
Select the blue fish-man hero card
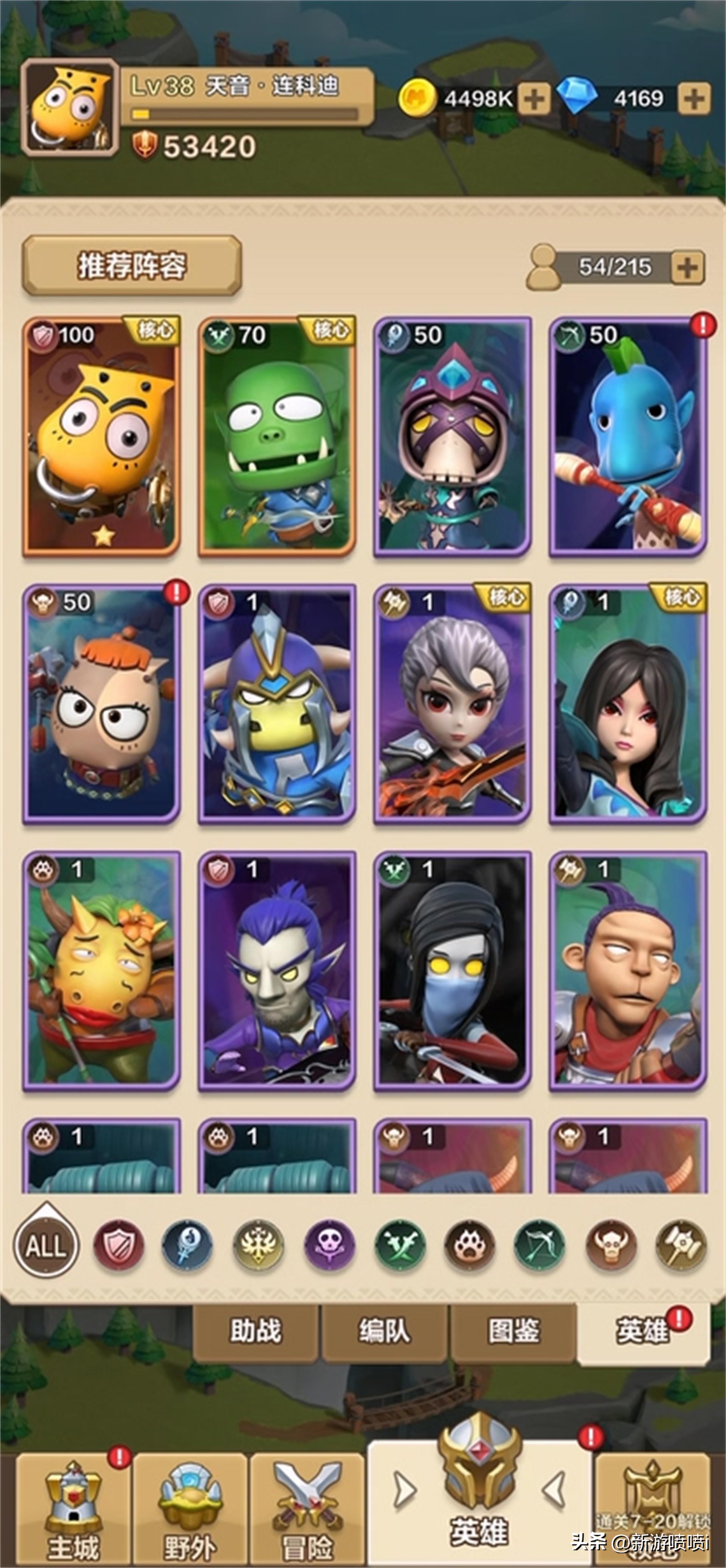pos(627,436)
